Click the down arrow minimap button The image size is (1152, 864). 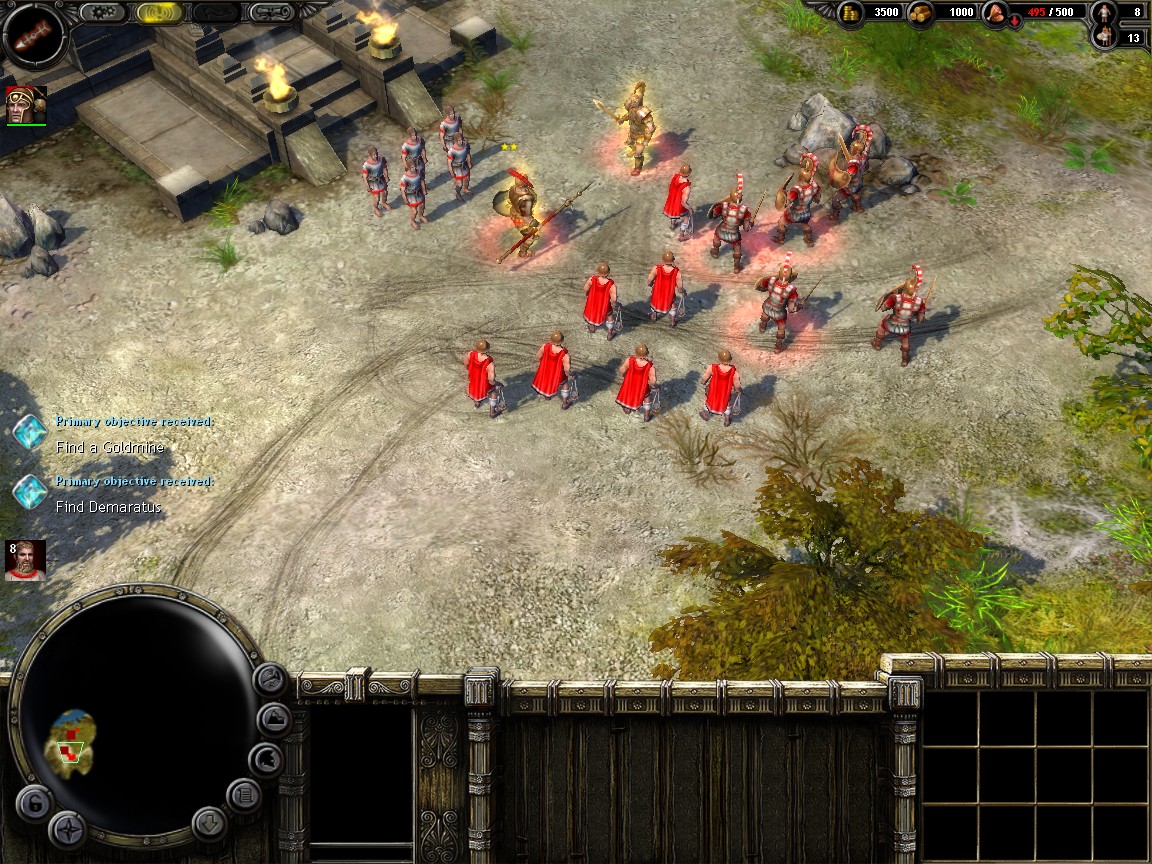[x=209, y=823]
